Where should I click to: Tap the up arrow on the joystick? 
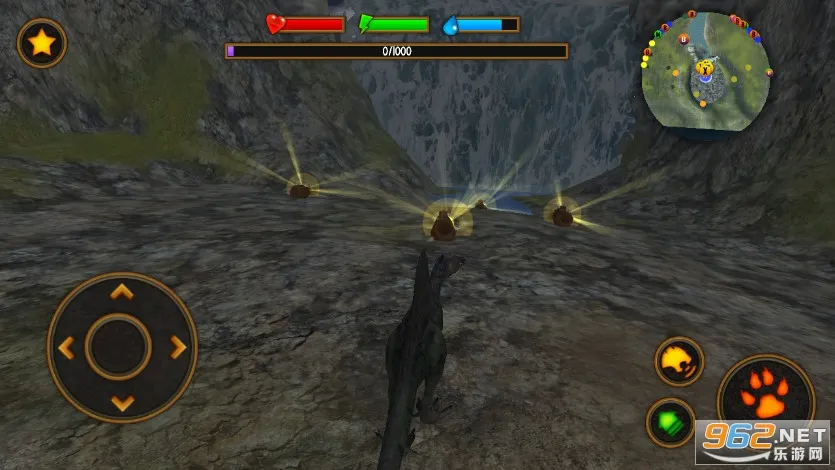click(121, 292)
